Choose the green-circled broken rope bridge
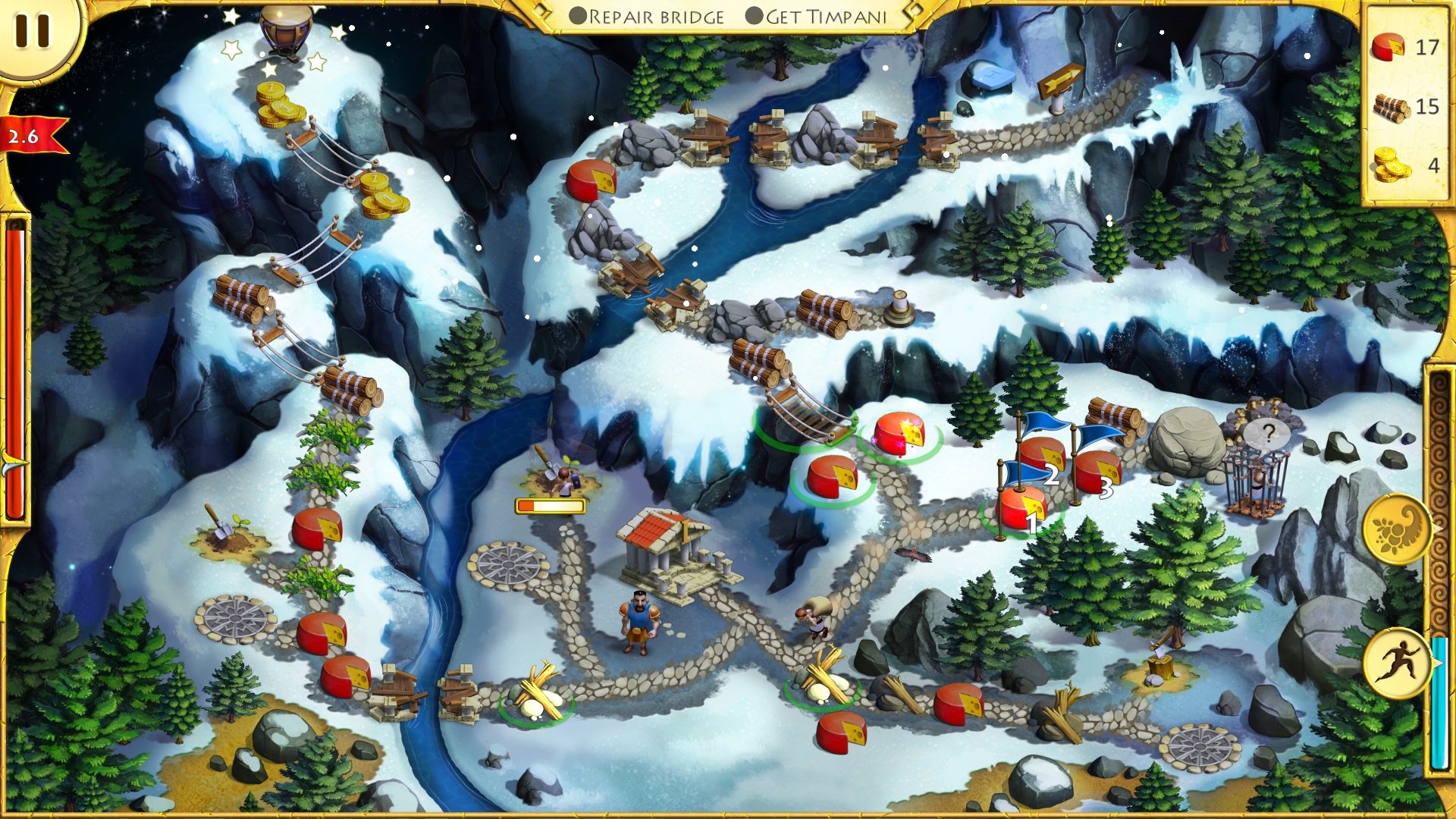 (808, 415)
